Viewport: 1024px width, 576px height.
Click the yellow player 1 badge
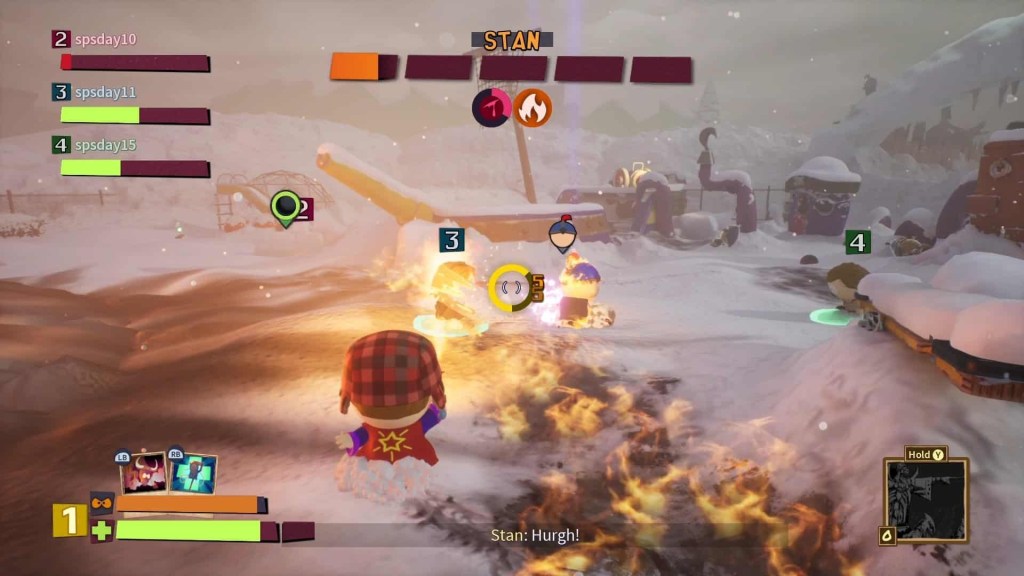[69, 520]
